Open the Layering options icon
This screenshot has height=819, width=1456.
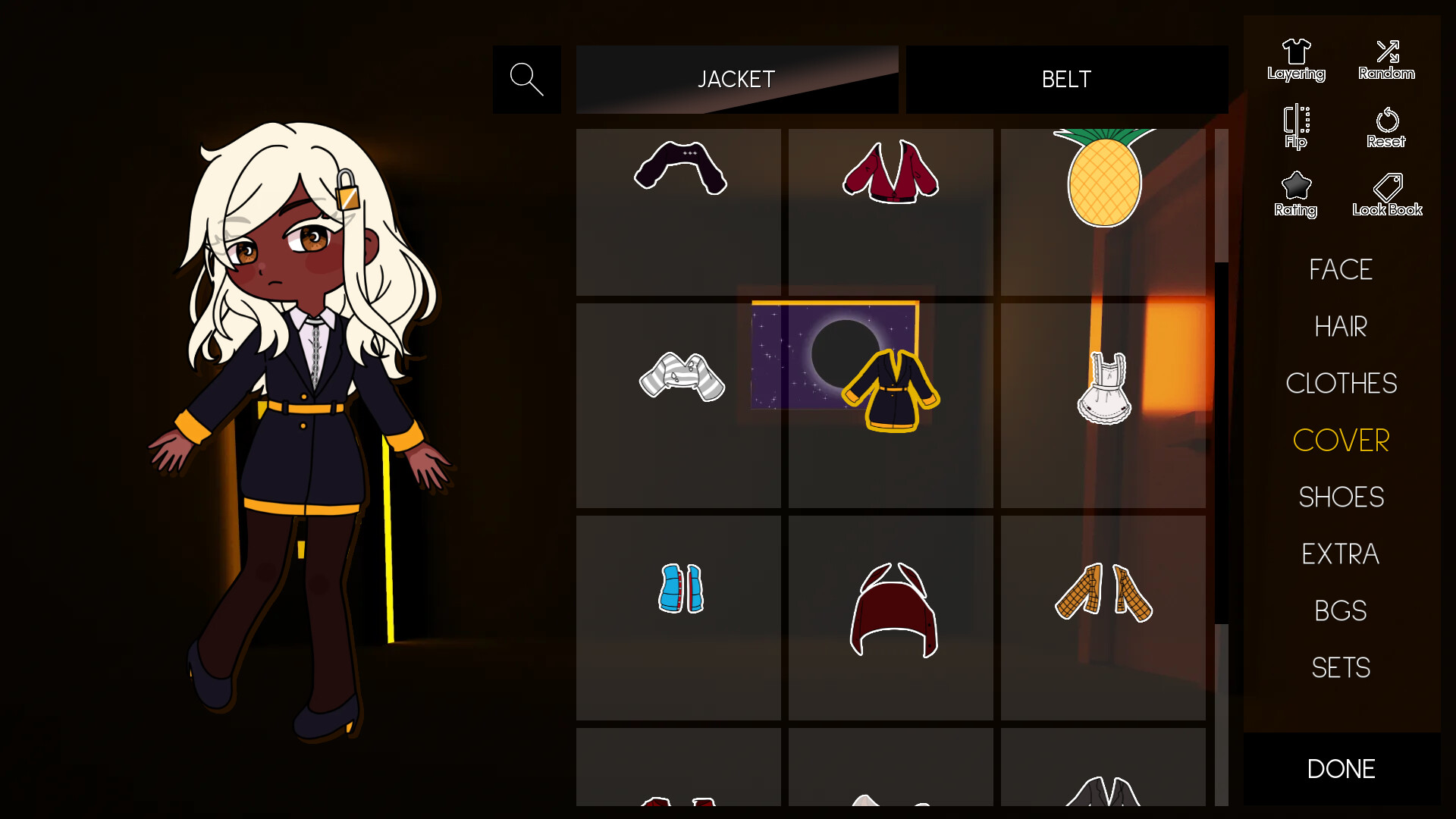1296,59
